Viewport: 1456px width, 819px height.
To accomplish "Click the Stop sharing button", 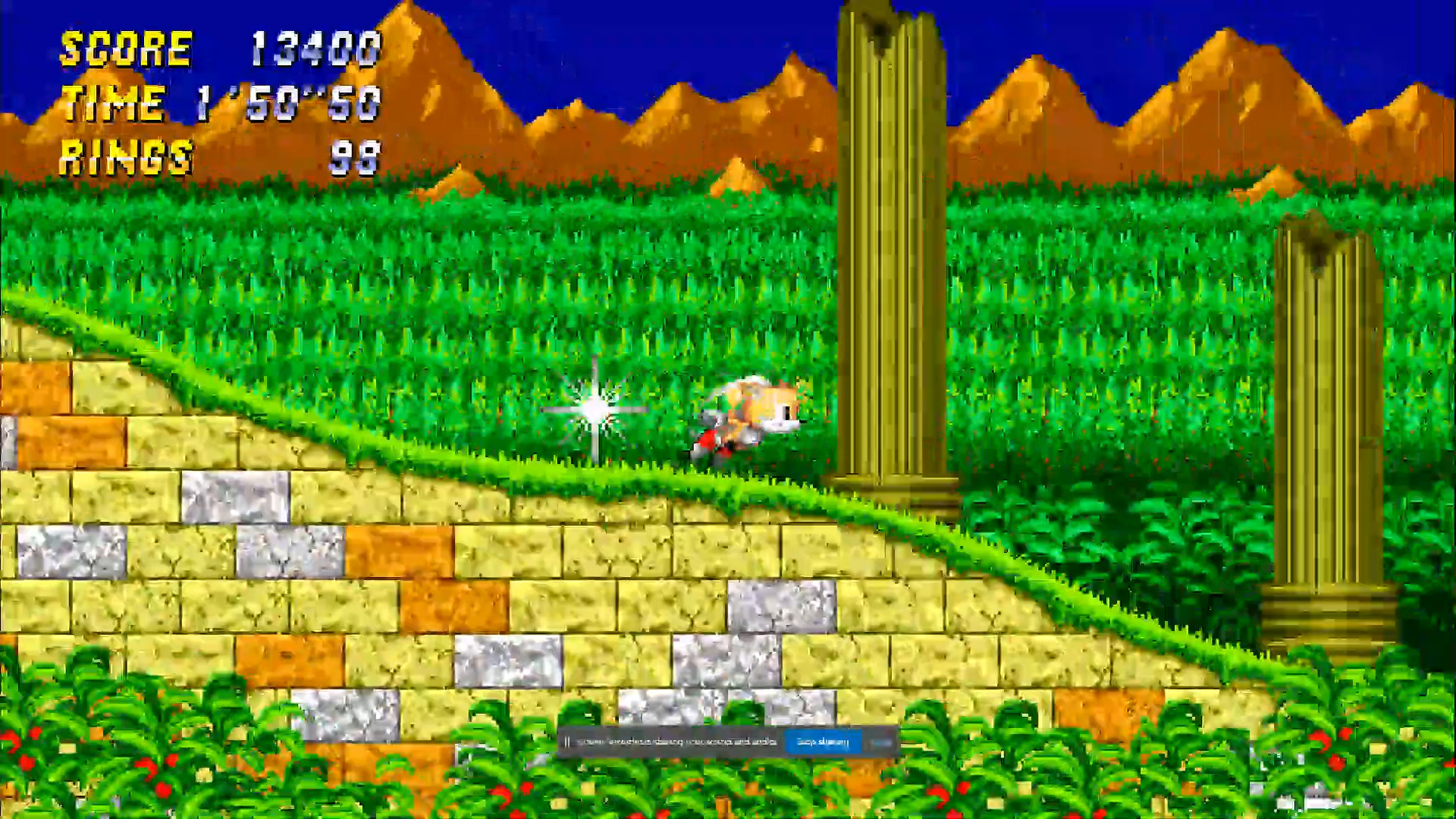I will pyautogui.click(x=821, y=742).
